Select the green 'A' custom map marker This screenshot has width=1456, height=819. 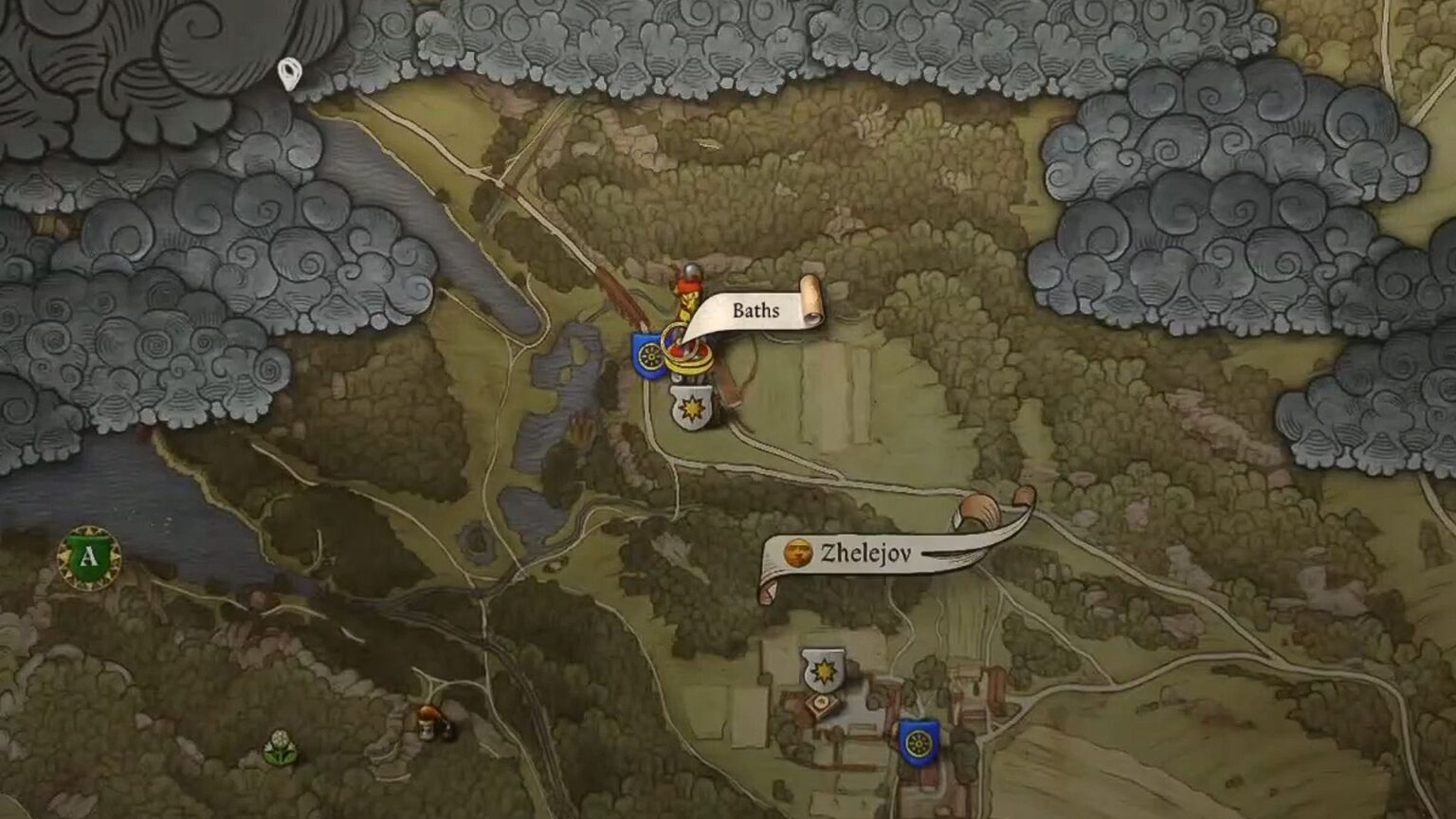click(88, 557)
